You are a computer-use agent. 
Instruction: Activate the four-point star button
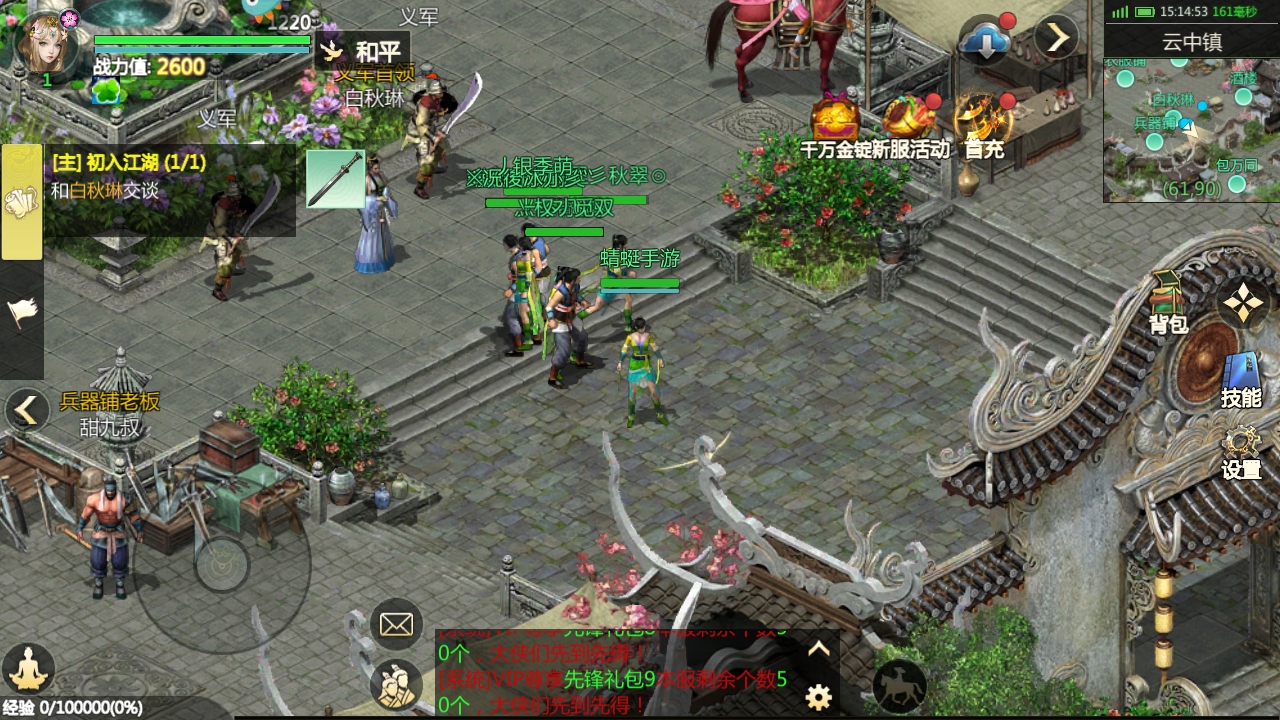pos(1243,303)
